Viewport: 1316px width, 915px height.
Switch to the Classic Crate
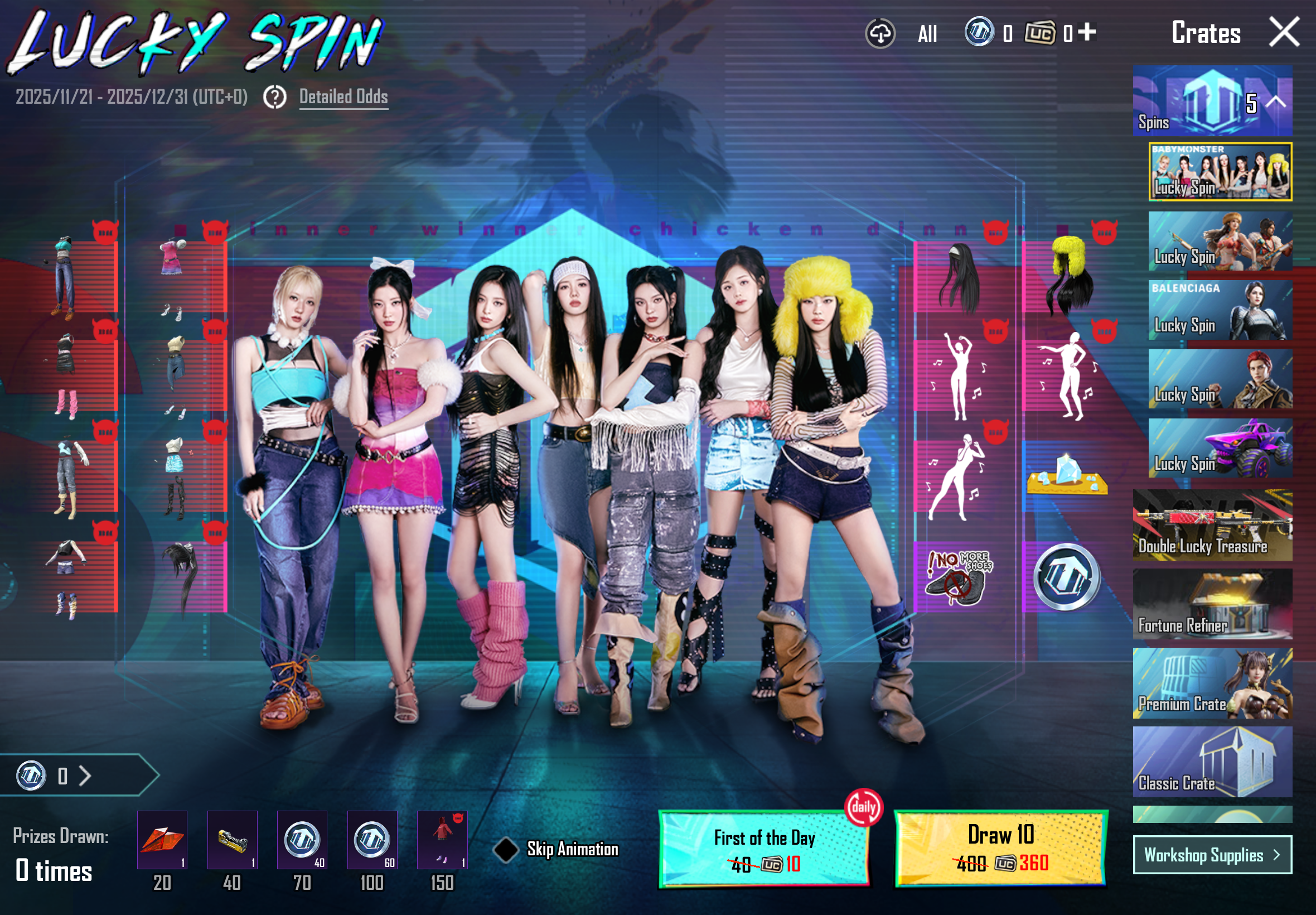click(1212, 762)
